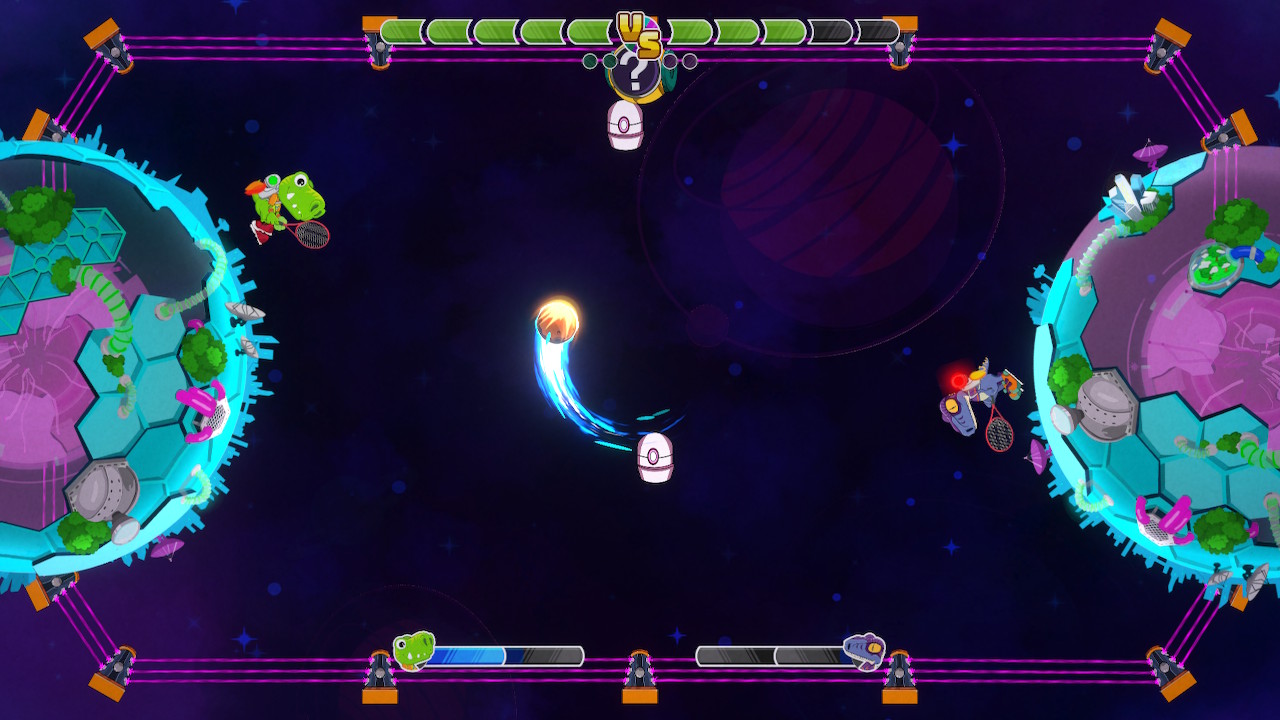This screenshot has width=1280, height=720.
Task: Click the flaming tennis ball
Action: click(557, 320)
